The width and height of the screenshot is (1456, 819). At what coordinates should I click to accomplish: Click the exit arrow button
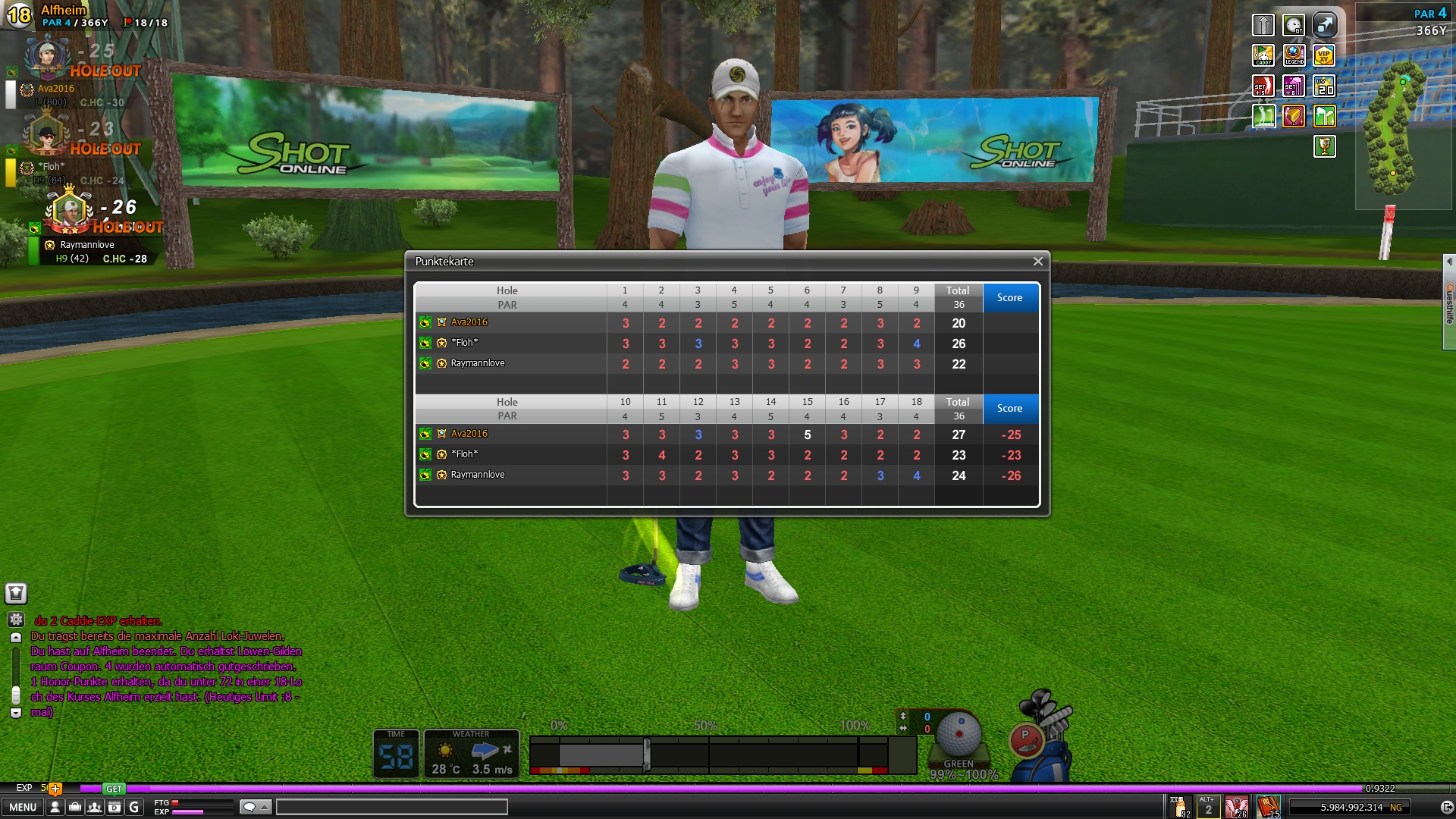1447,808
